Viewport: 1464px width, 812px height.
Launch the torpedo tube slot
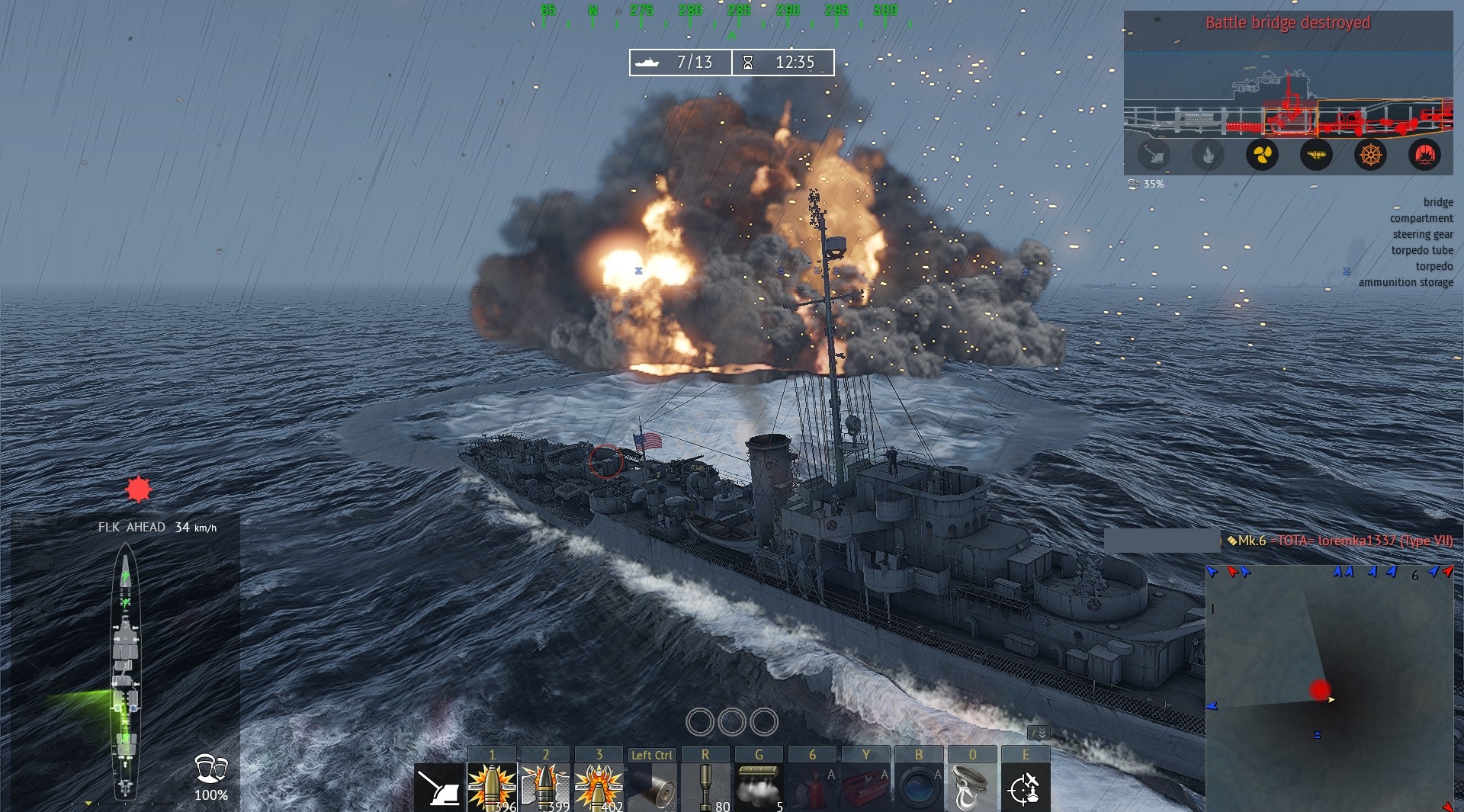point(653,788)
